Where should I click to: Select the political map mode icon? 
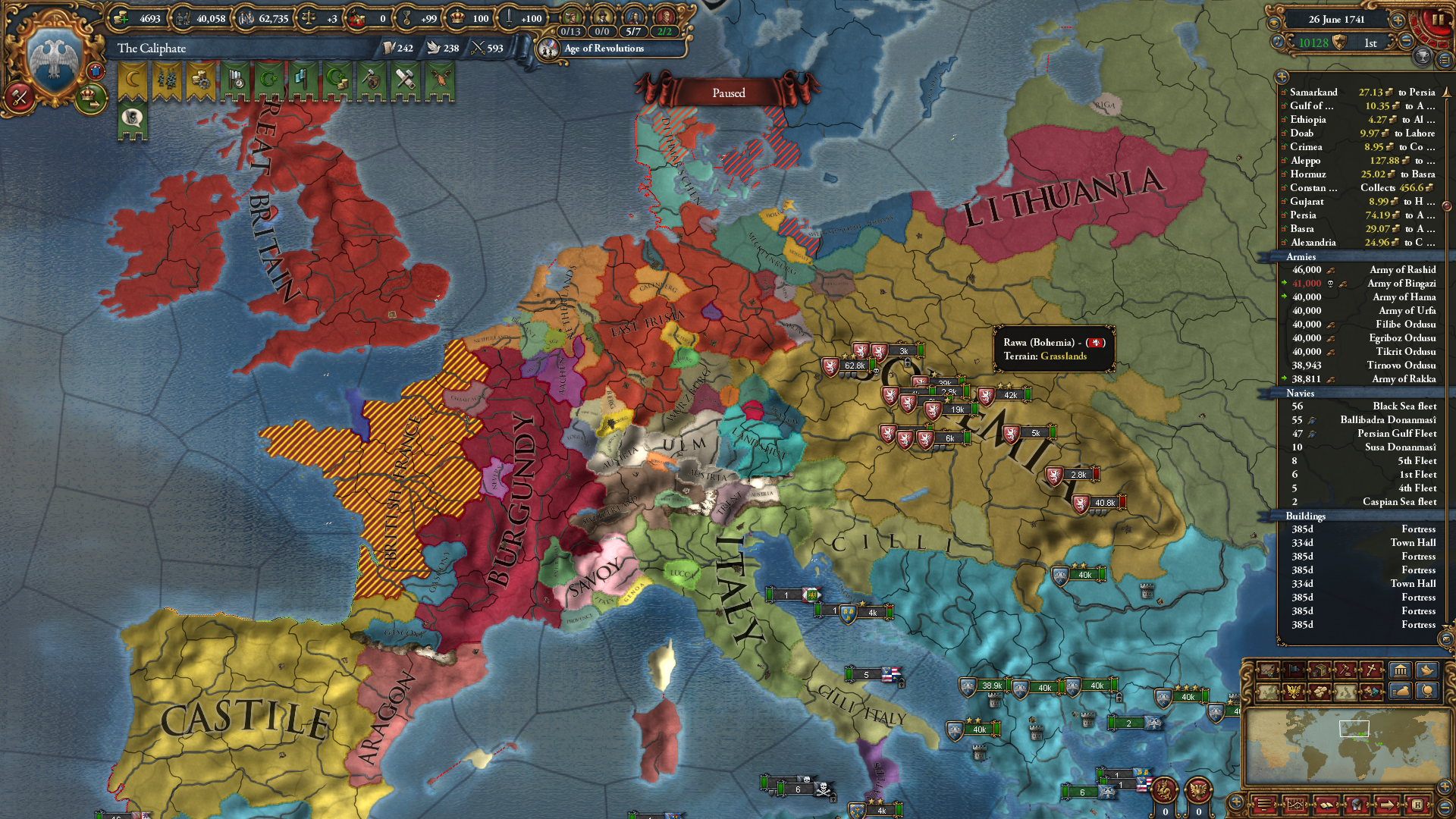(1267, 692)
